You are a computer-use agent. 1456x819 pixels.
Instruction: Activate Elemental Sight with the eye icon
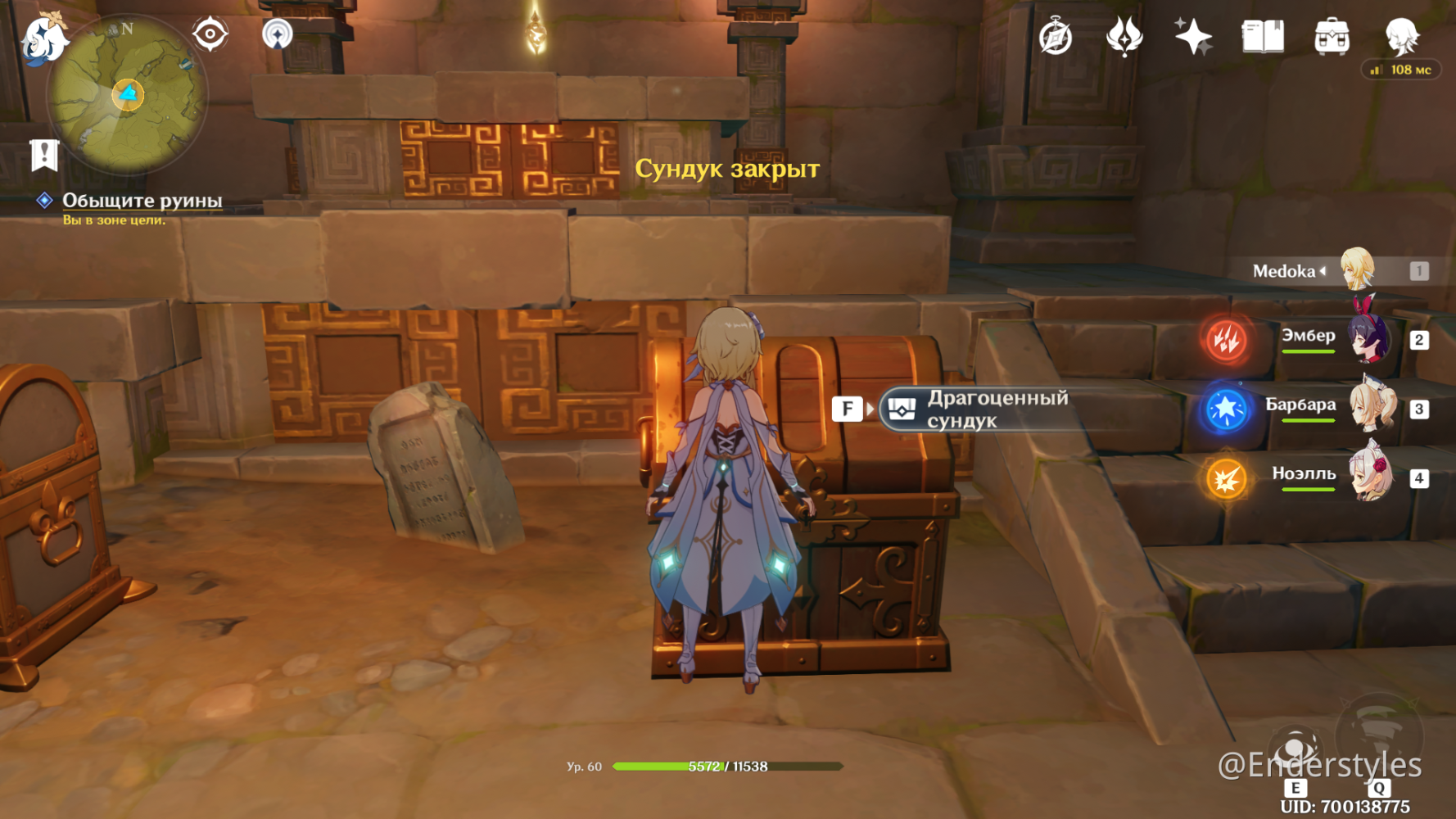tap(209, 35)
